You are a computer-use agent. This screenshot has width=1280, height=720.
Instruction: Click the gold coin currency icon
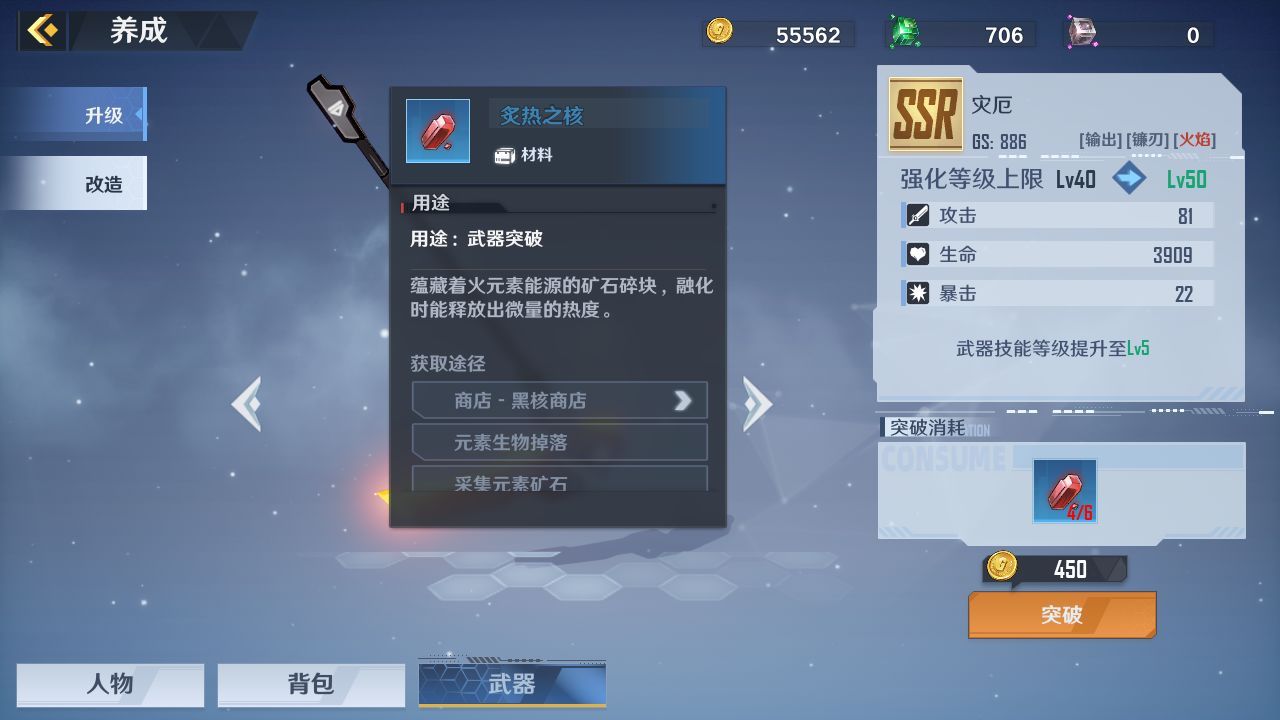click(719, 33)
